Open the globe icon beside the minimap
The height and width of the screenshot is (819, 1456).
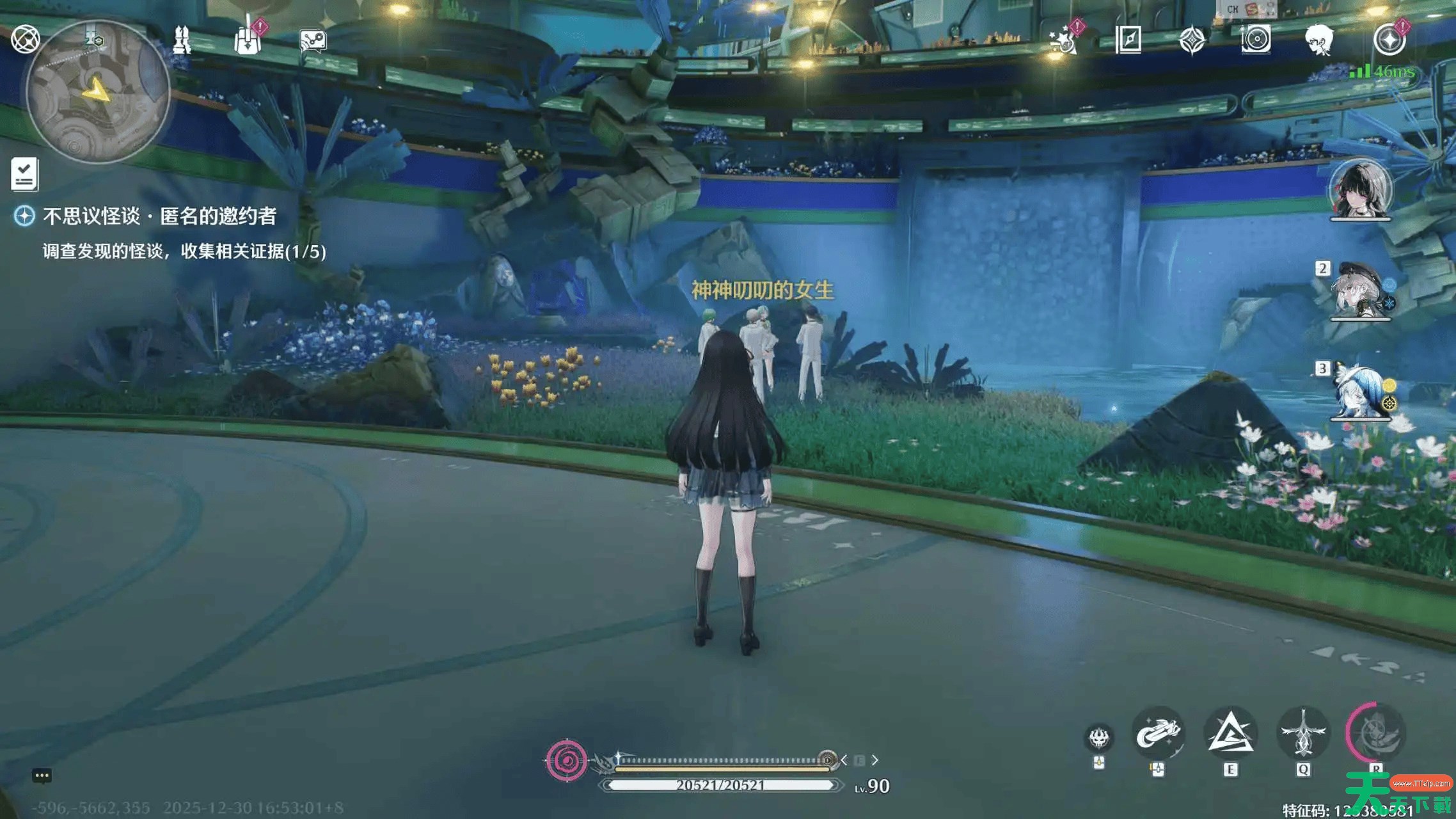coord(26,39)
